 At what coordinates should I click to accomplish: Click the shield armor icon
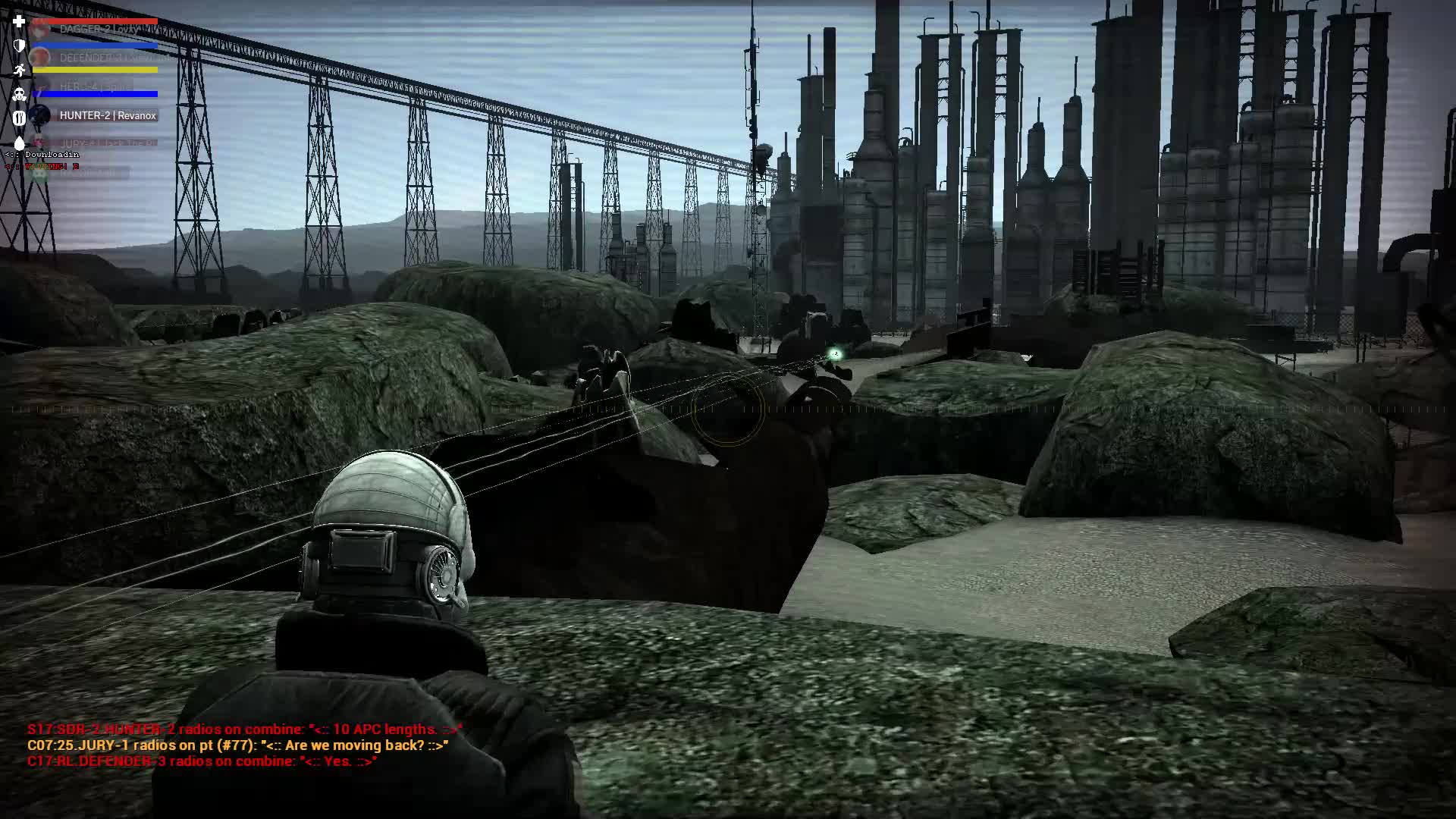click(x=19, y=45)
